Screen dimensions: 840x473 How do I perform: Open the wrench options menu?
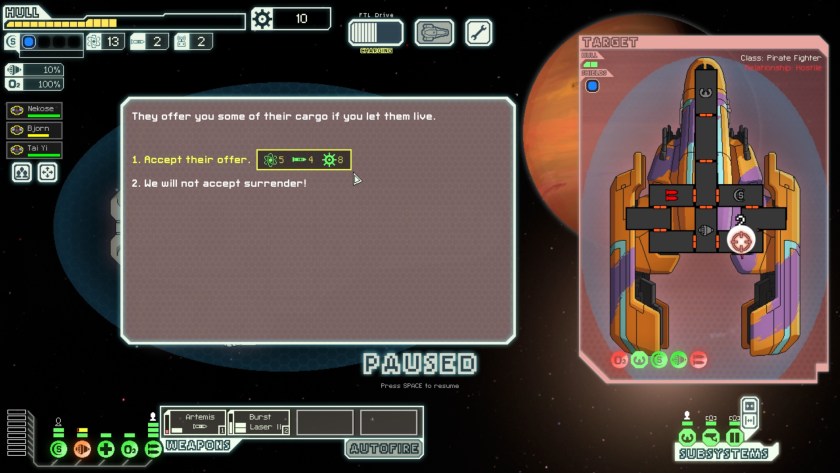point(478,33)
